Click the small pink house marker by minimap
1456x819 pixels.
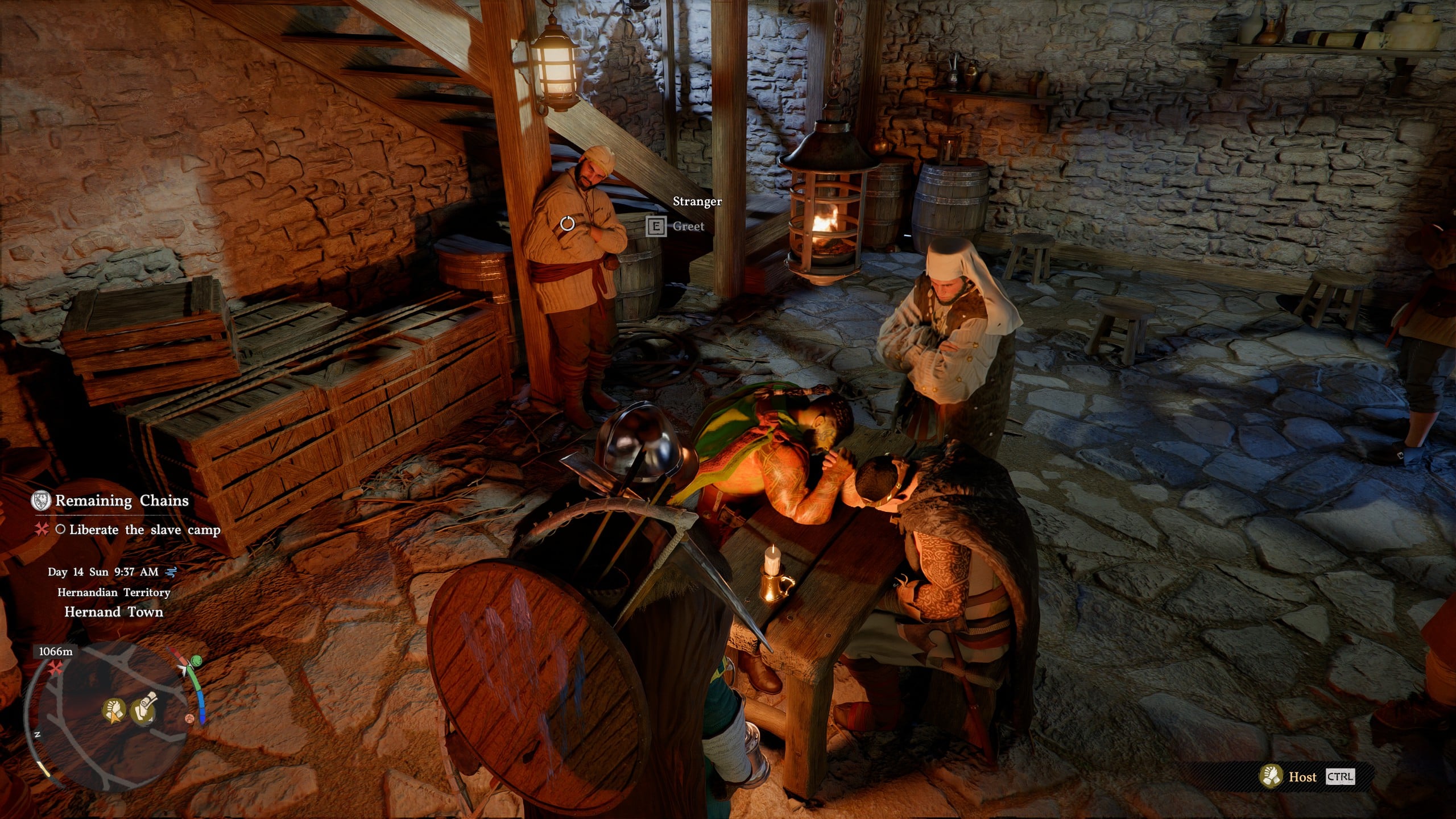pos(190,718)
